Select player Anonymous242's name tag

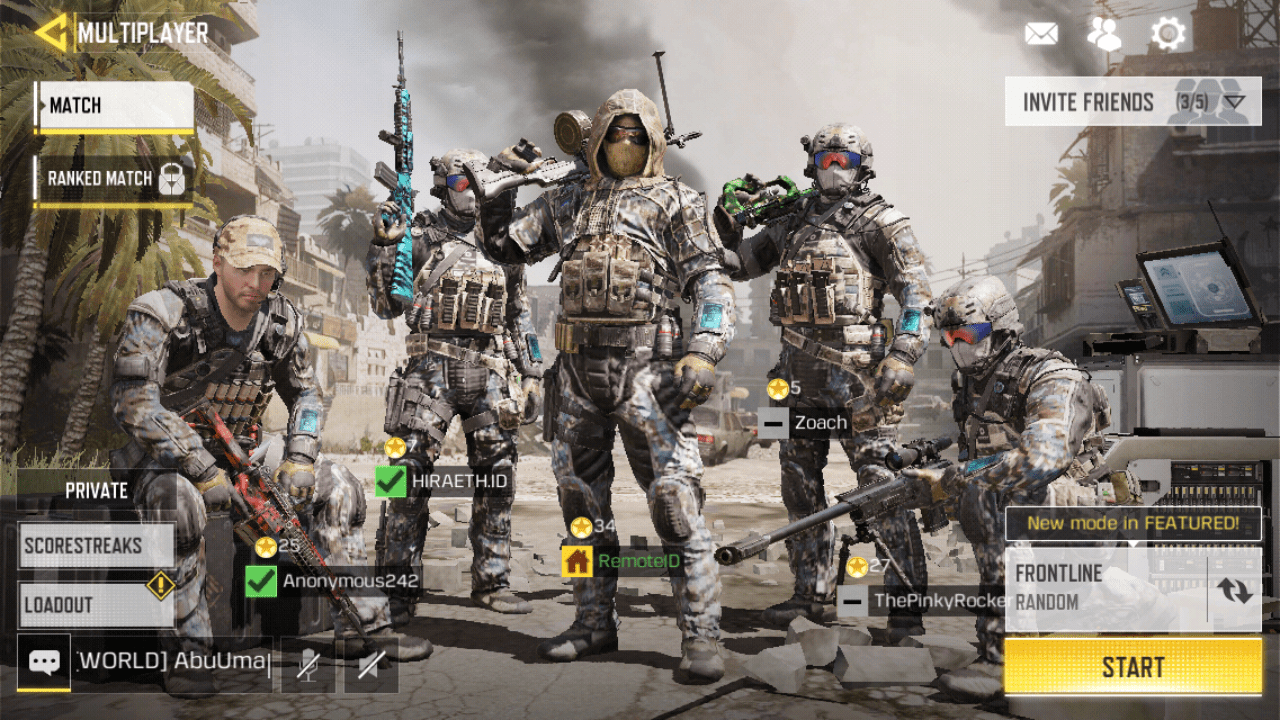tap(335, 580)
